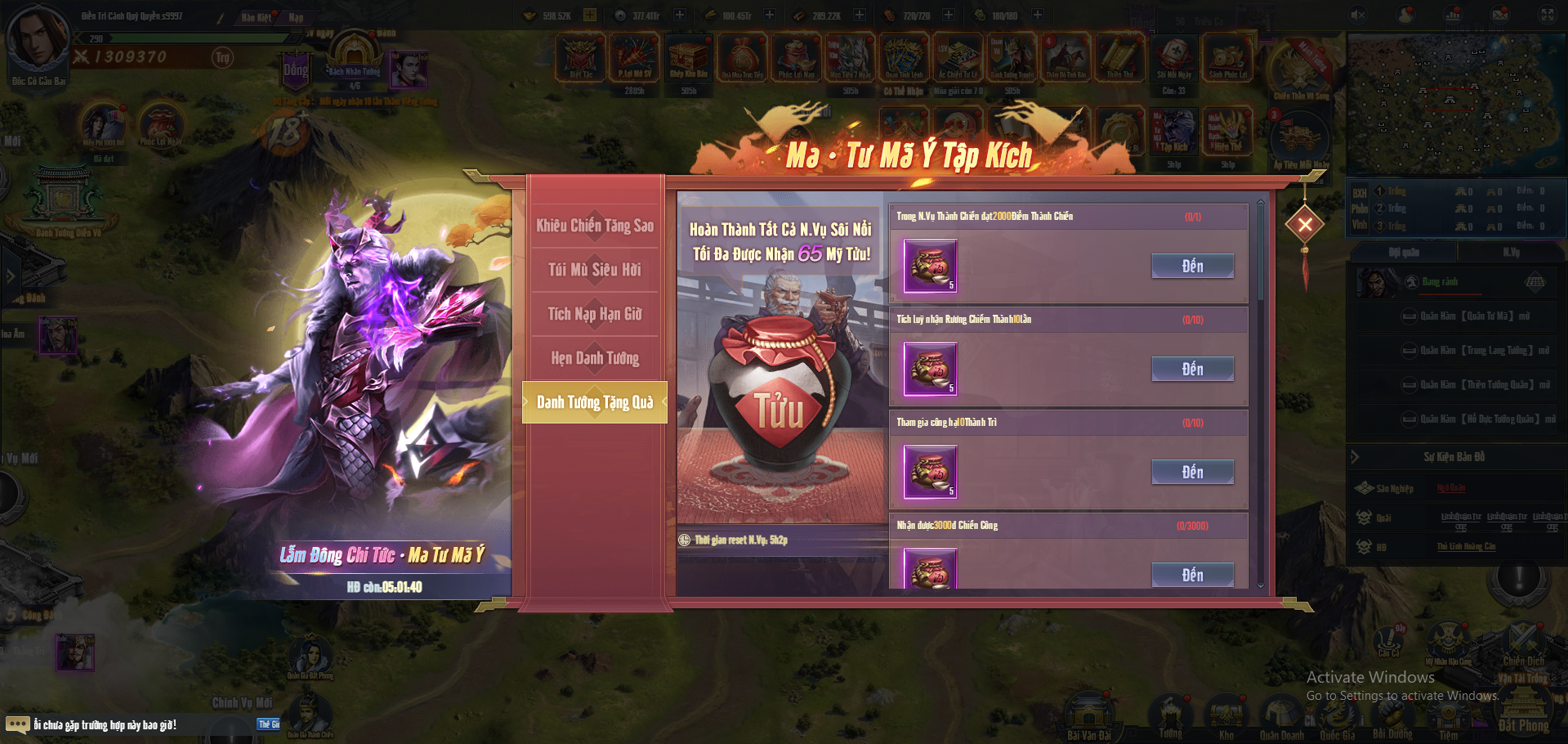Close the Tư Mã Ý event popup
Screen dimensions: 1568x744
[x=1305, y=224]
